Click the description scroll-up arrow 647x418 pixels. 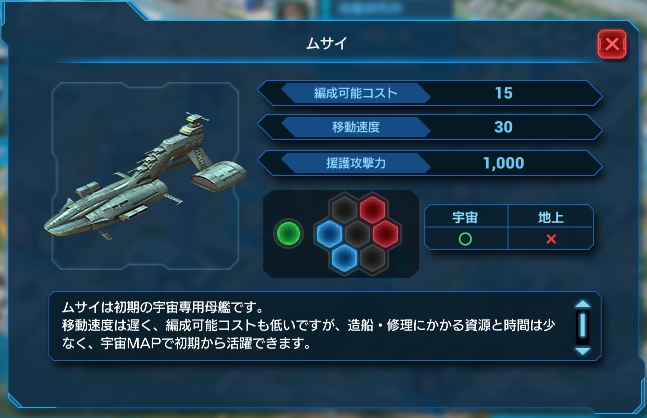[x=582, y=306]
